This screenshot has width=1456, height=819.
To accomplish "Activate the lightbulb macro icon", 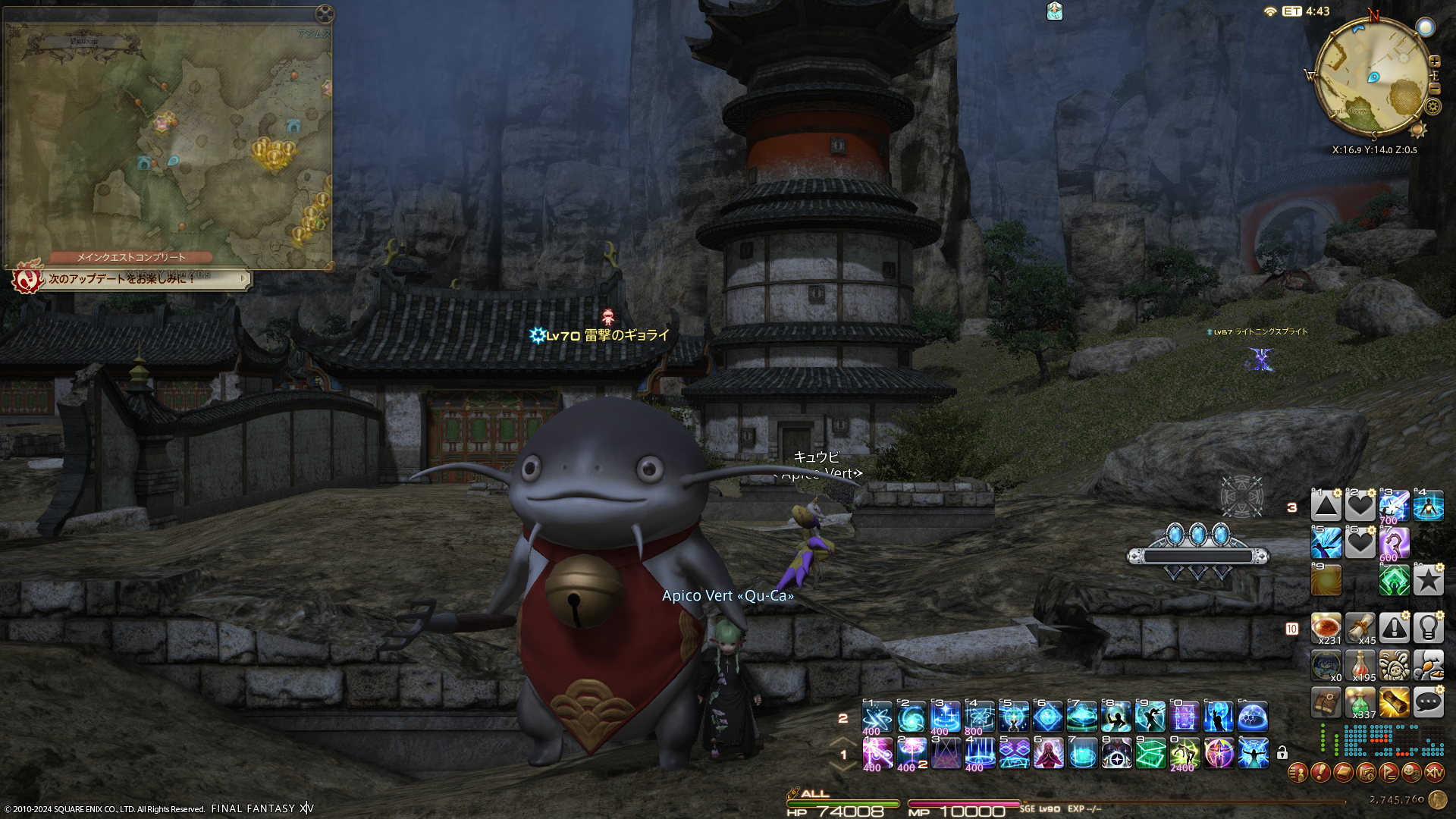I will [1428, 628].
